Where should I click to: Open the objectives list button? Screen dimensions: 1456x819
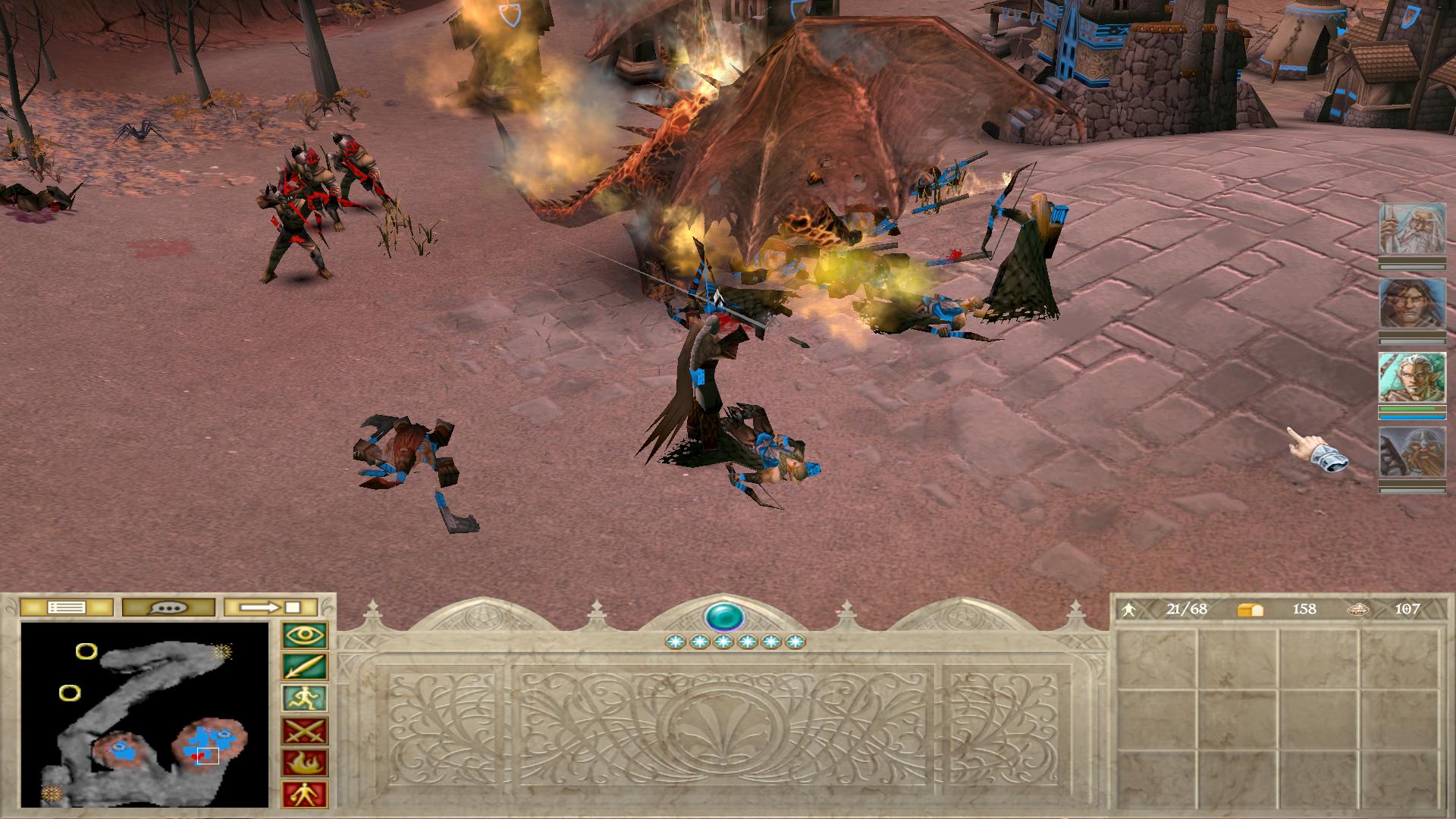66,607
